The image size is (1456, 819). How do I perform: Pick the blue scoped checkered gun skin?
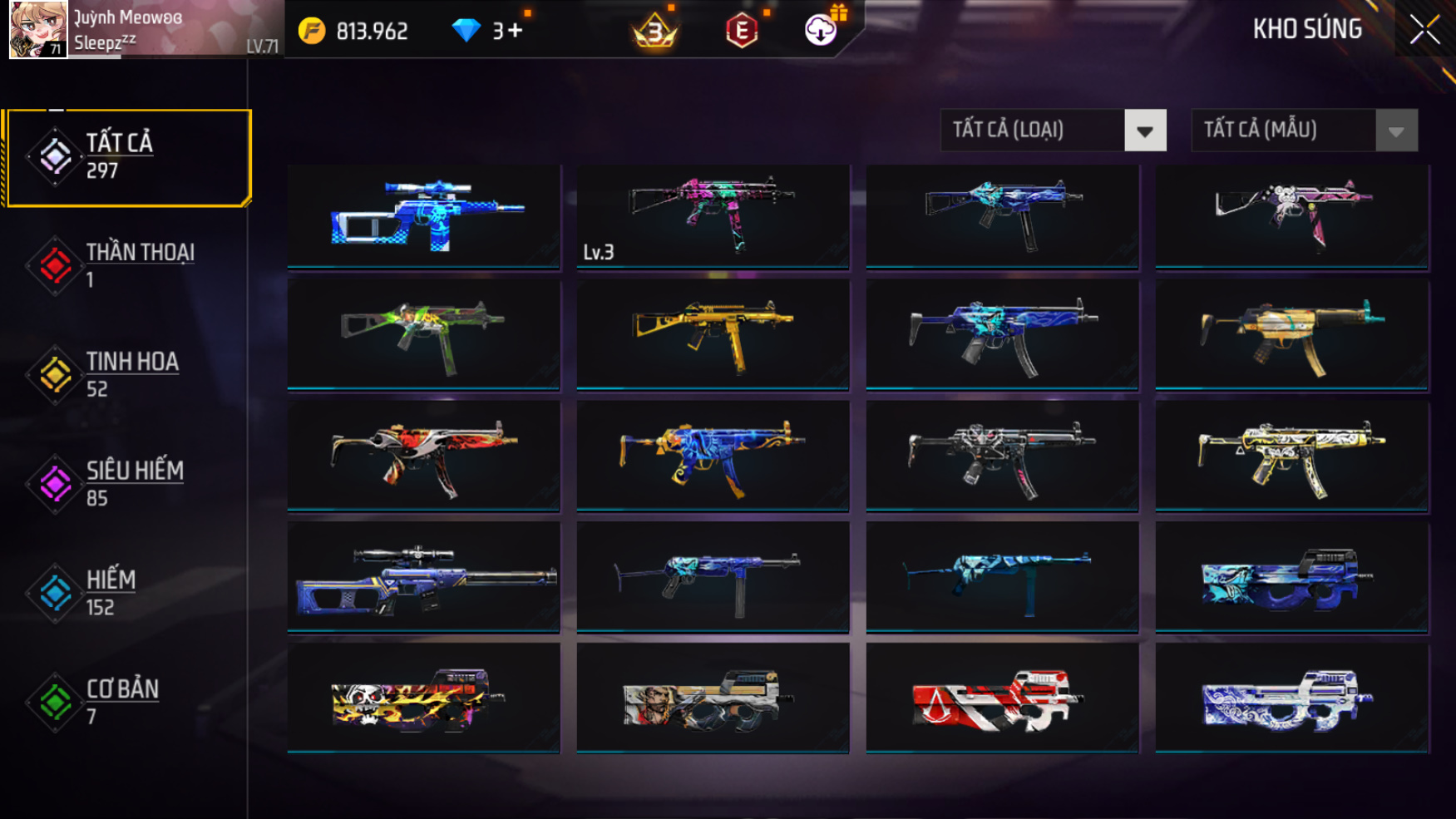423,216
